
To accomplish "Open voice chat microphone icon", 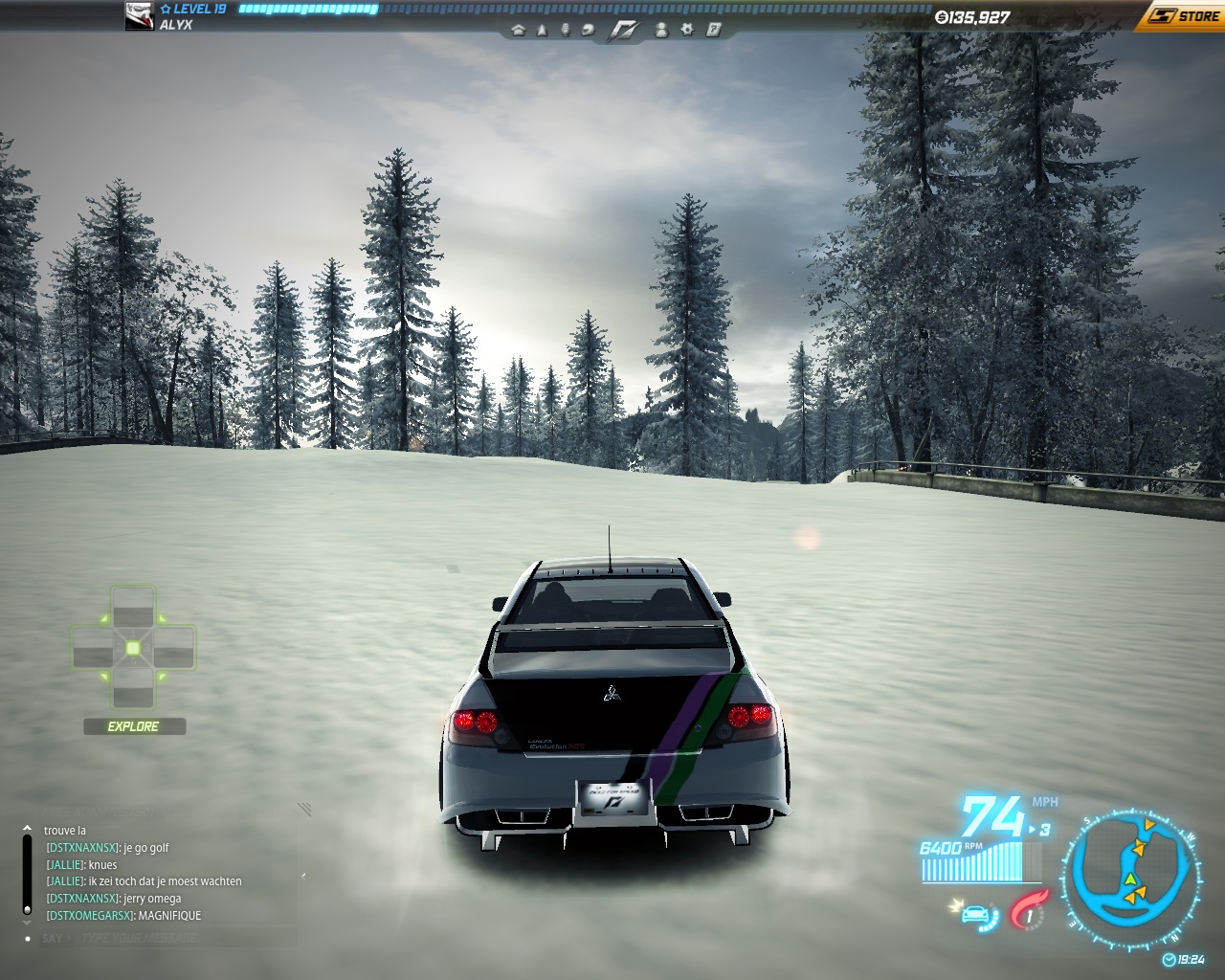I will [x=565, y=30].
